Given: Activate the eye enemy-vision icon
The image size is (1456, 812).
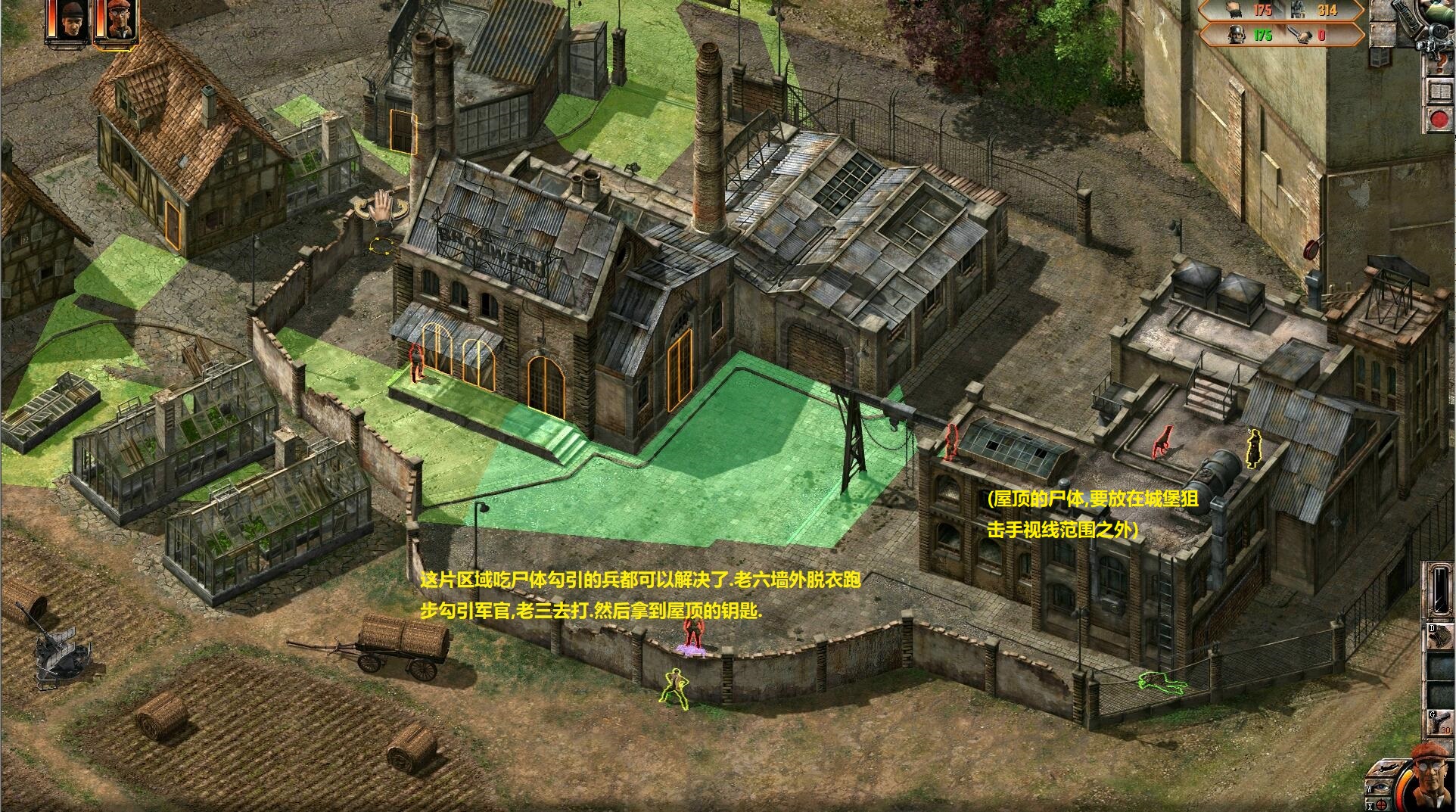Looking at the screenshot, I should coord(1382,787).
